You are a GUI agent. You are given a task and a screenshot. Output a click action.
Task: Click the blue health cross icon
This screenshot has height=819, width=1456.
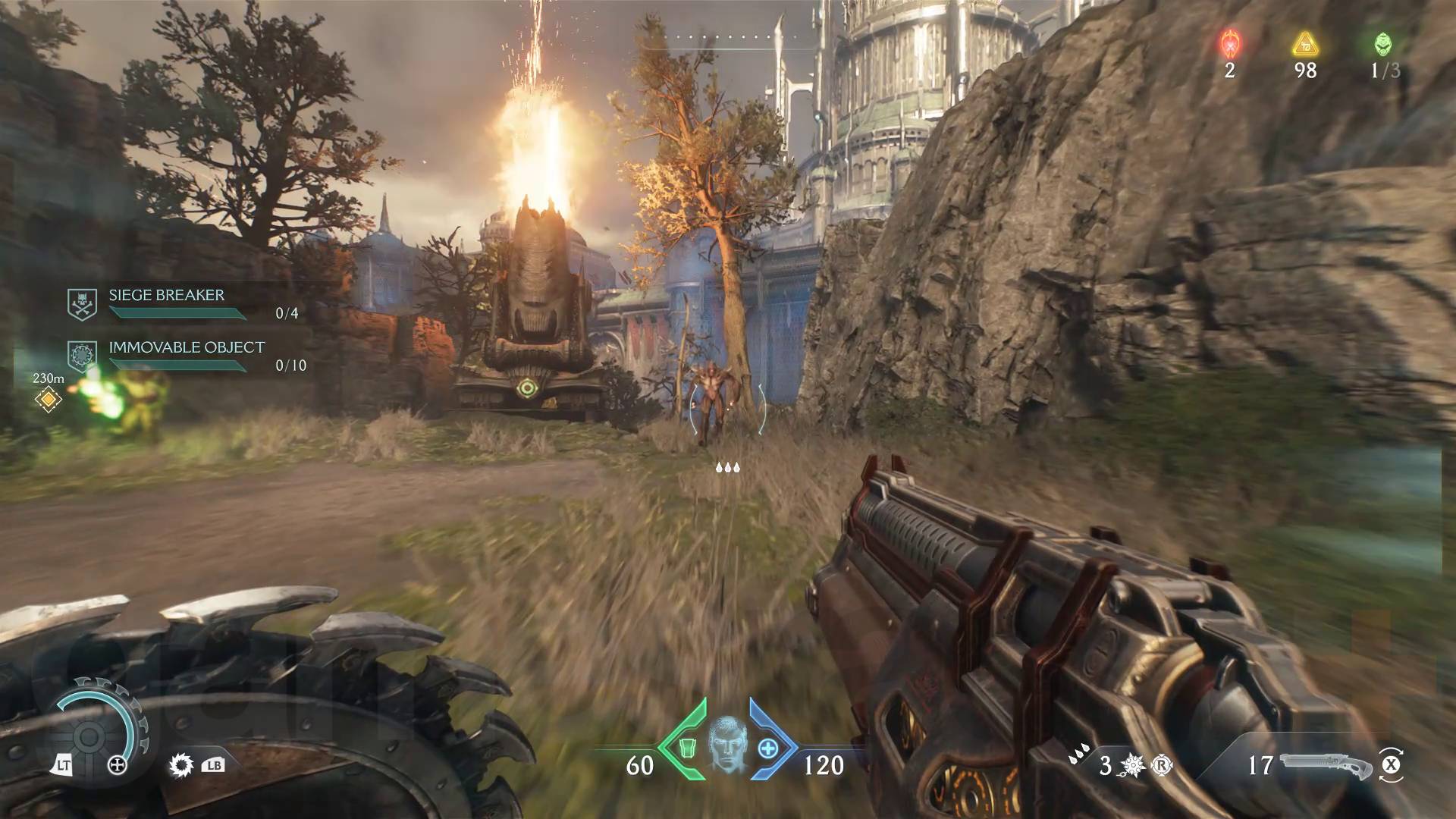point(768,748)
